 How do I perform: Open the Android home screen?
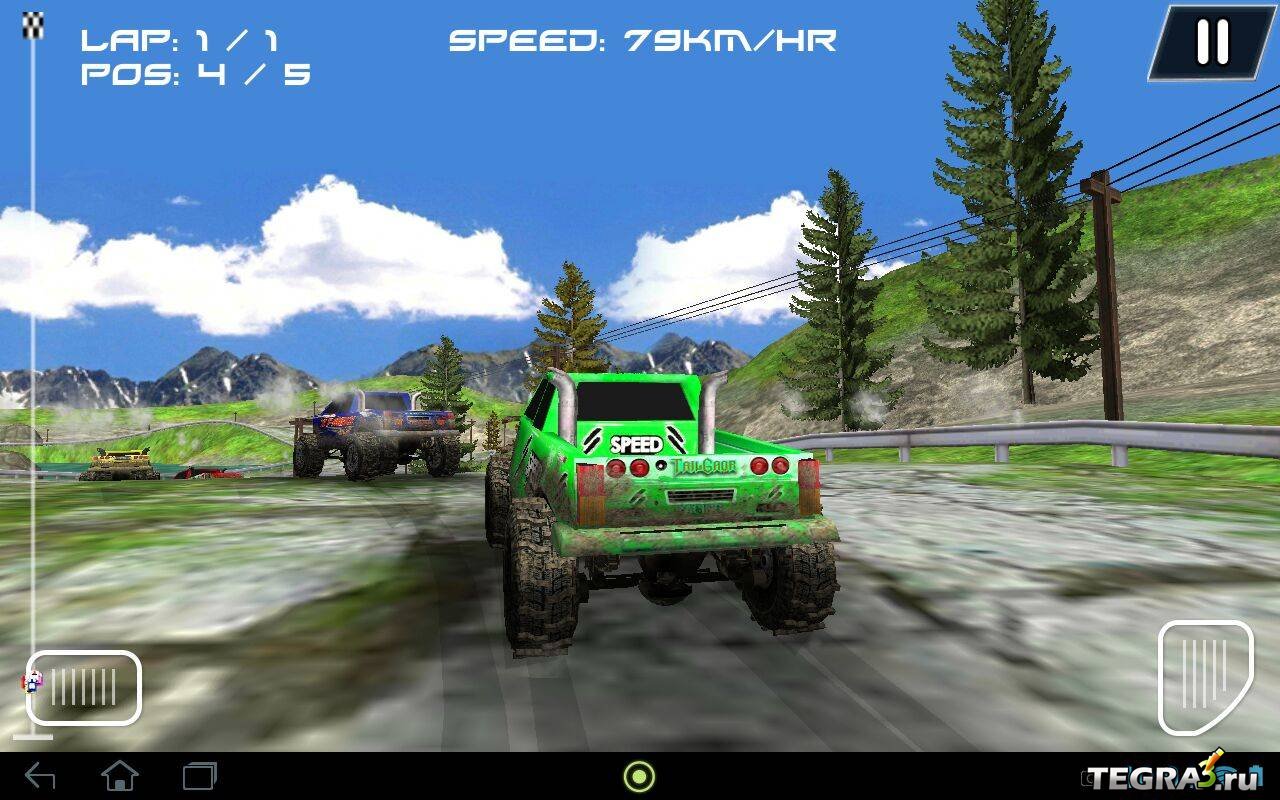[x=120, y=776]
